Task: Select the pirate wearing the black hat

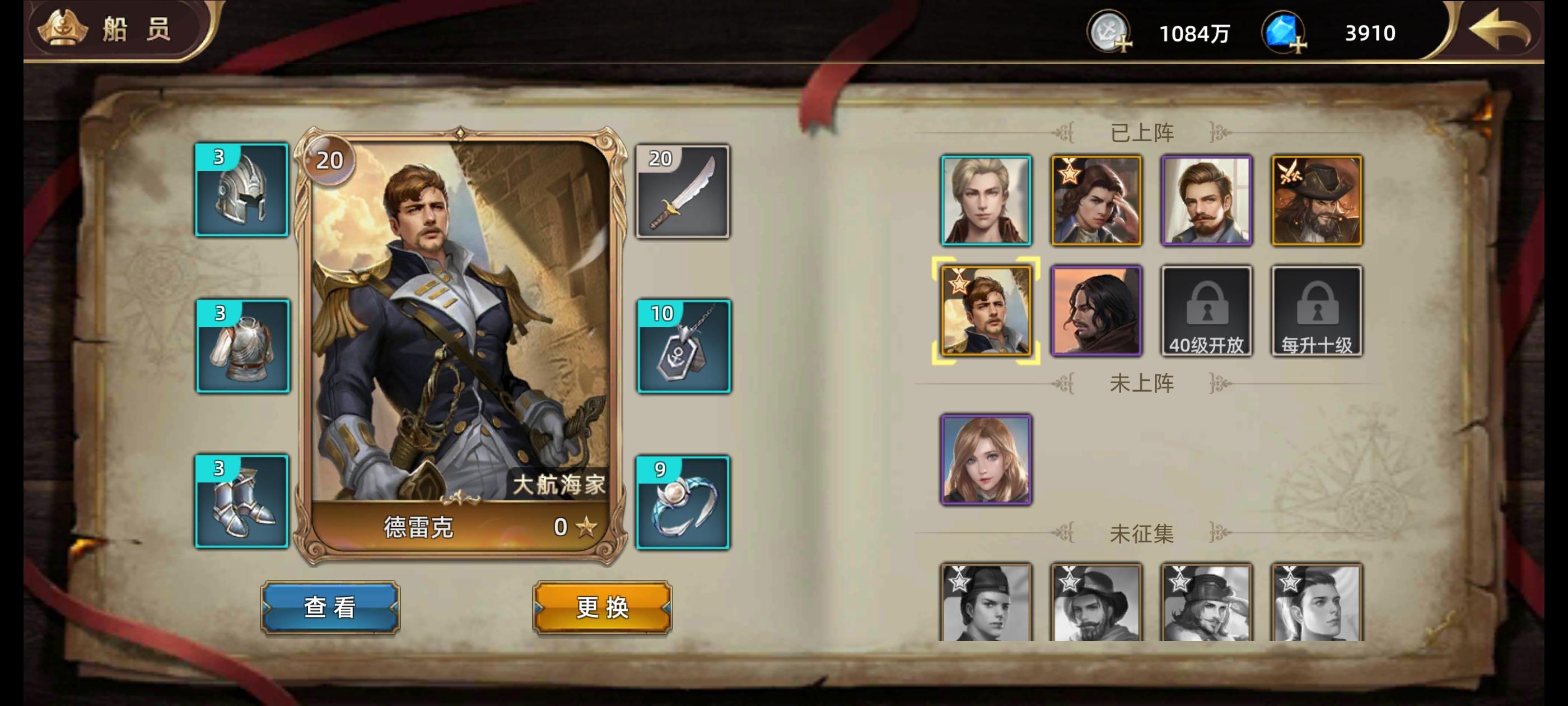Action: click(x=1317, y=202)
